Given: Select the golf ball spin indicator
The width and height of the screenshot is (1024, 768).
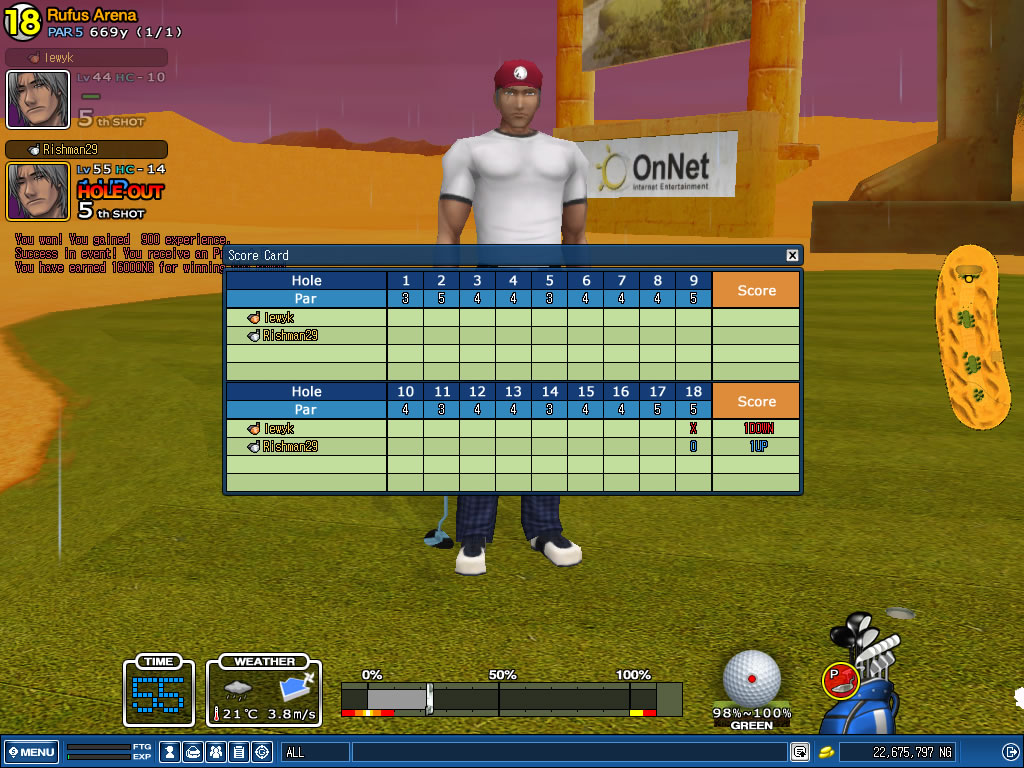Looking at the screenshot, I should [x=751, y=678].
